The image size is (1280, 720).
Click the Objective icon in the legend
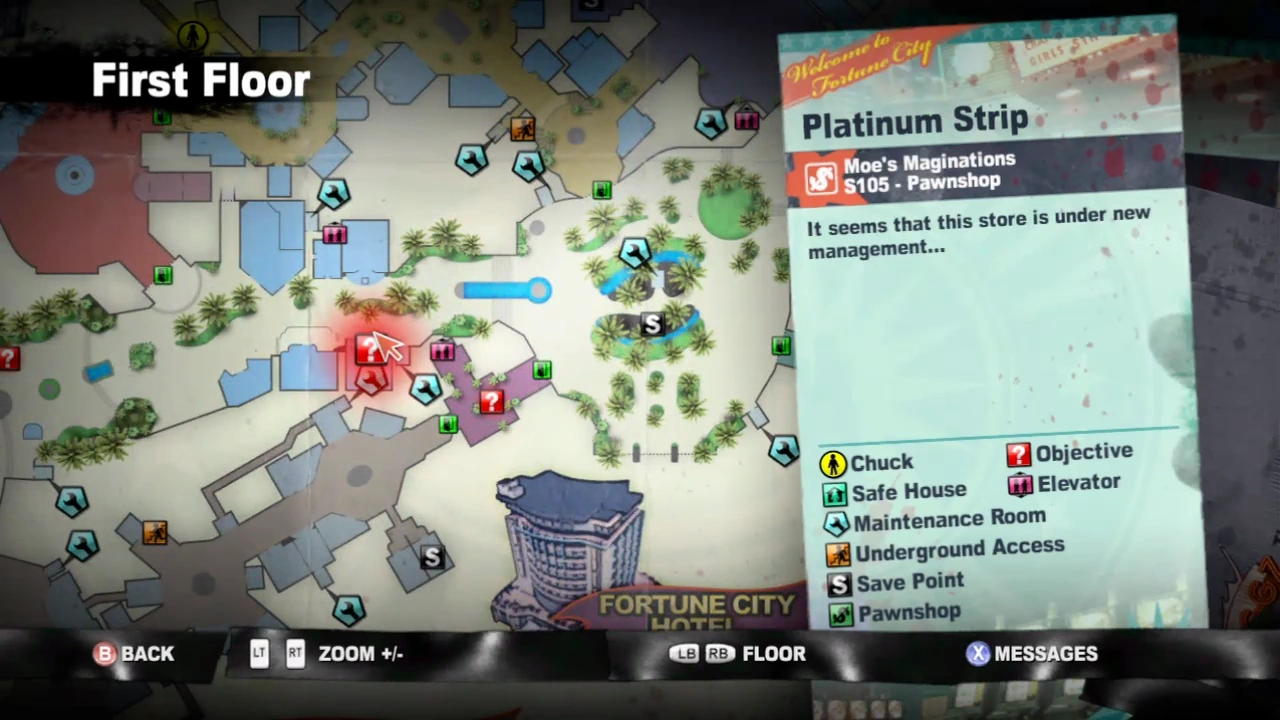tap(1017, 453)
